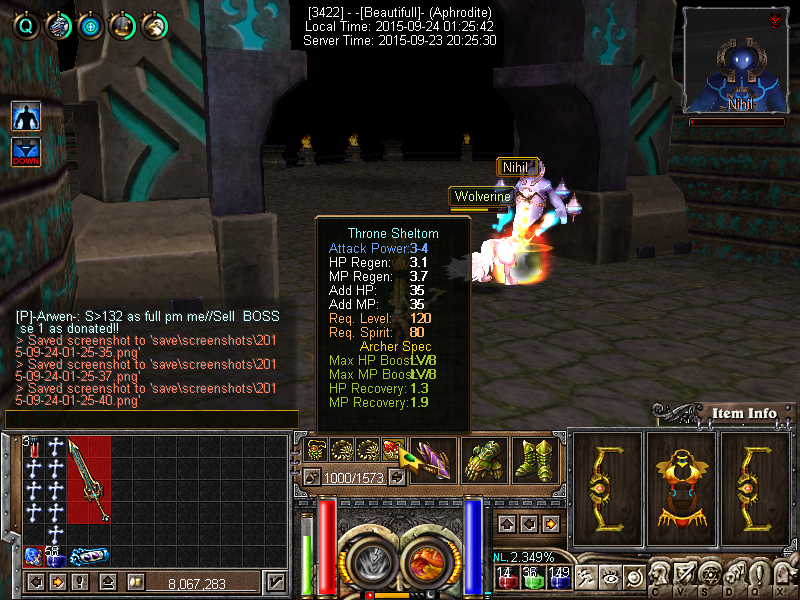Click the gold coins button beside the gold amount

tap(134, 582)
